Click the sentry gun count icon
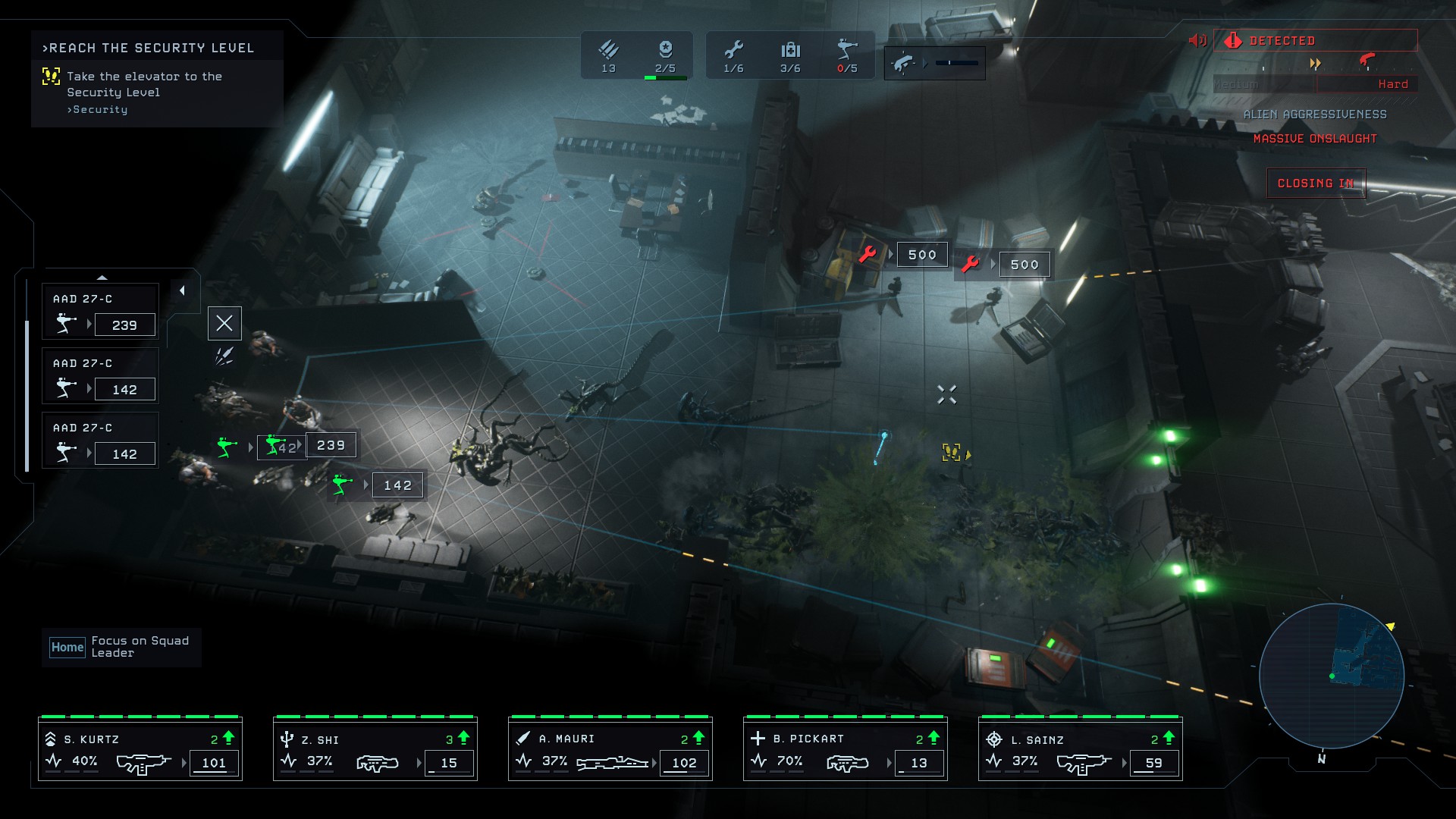The width and height of the screenshot is (1456, 819). pyautogui.click(x=847, y=51)
